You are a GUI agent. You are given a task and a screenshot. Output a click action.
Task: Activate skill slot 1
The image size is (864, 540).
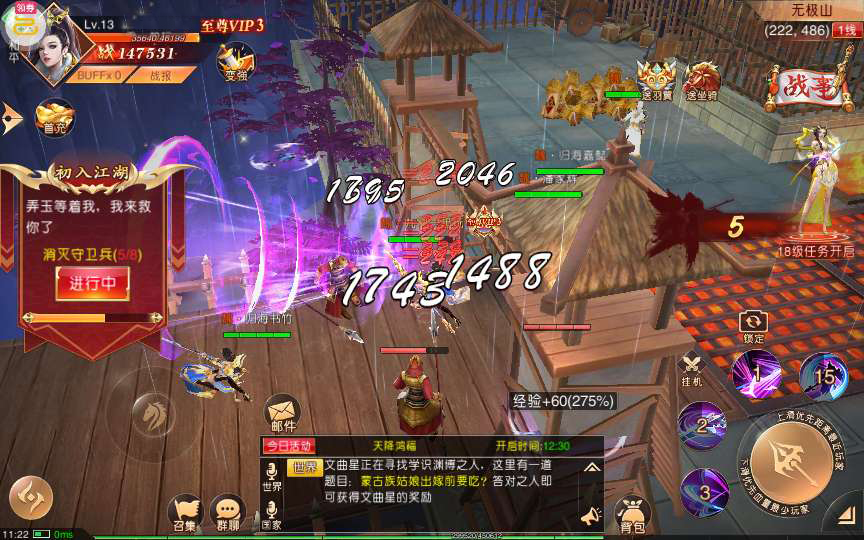coord(757,373)
